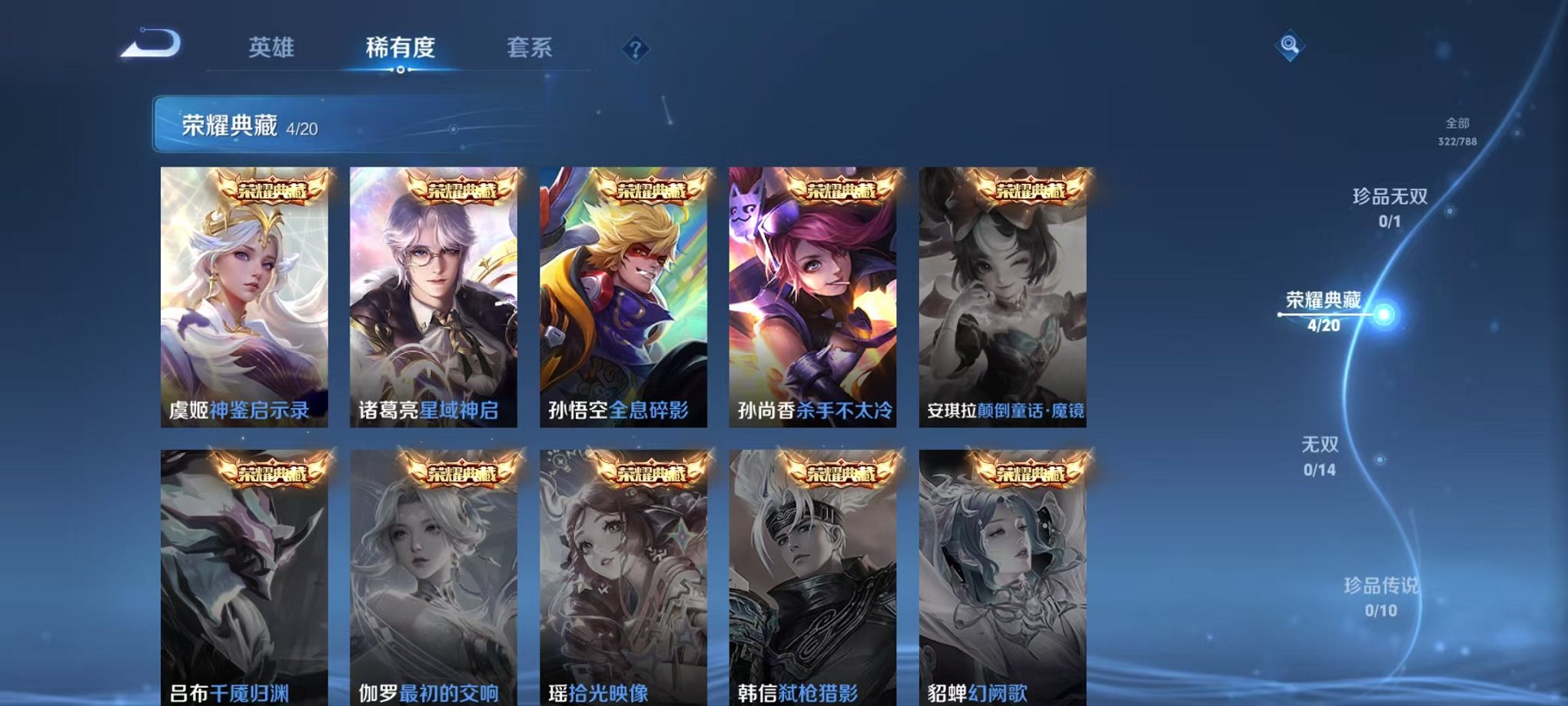Select the 稀有度 tab
Screen dimensions: 1568x706
coord(398,48)
